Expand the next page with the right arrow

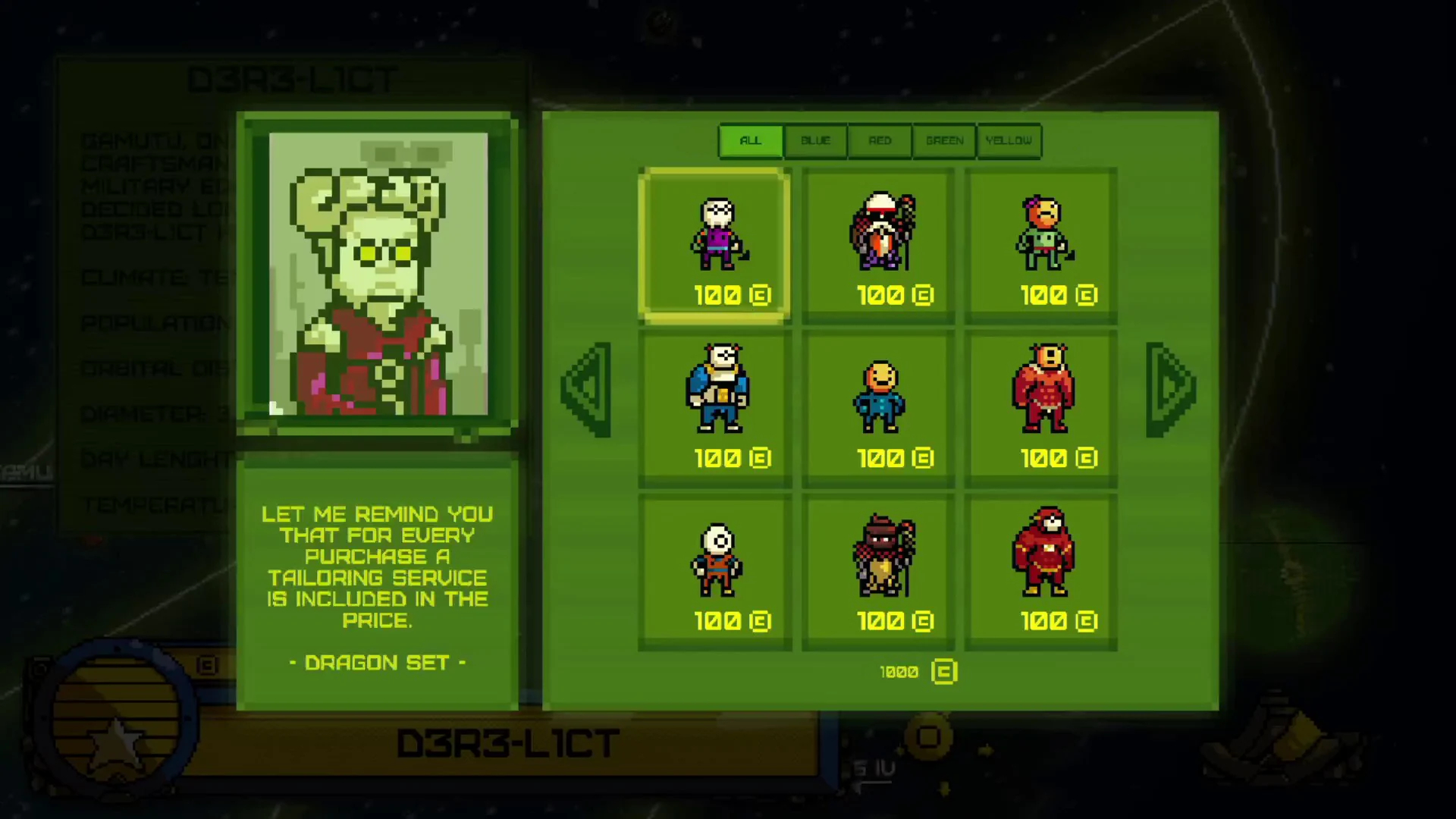[1170, 388]
